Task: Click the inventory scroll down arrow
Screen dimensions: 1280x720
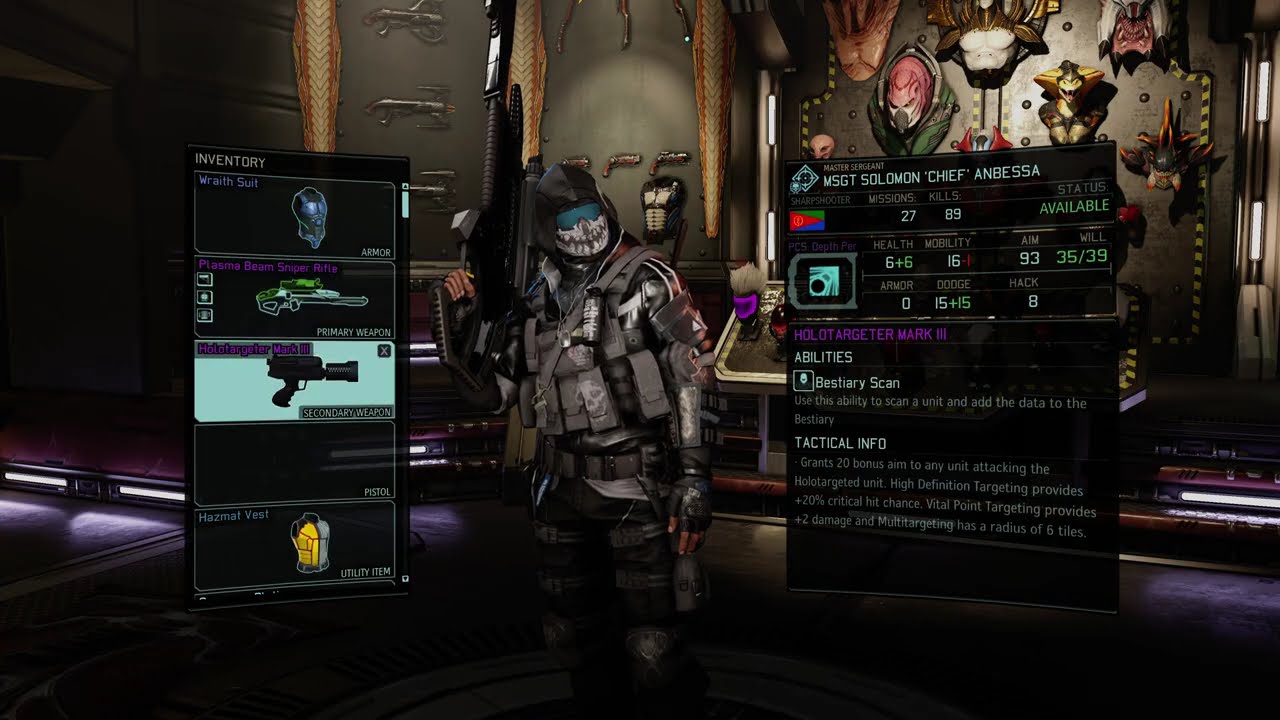Action: coord(405,579)
